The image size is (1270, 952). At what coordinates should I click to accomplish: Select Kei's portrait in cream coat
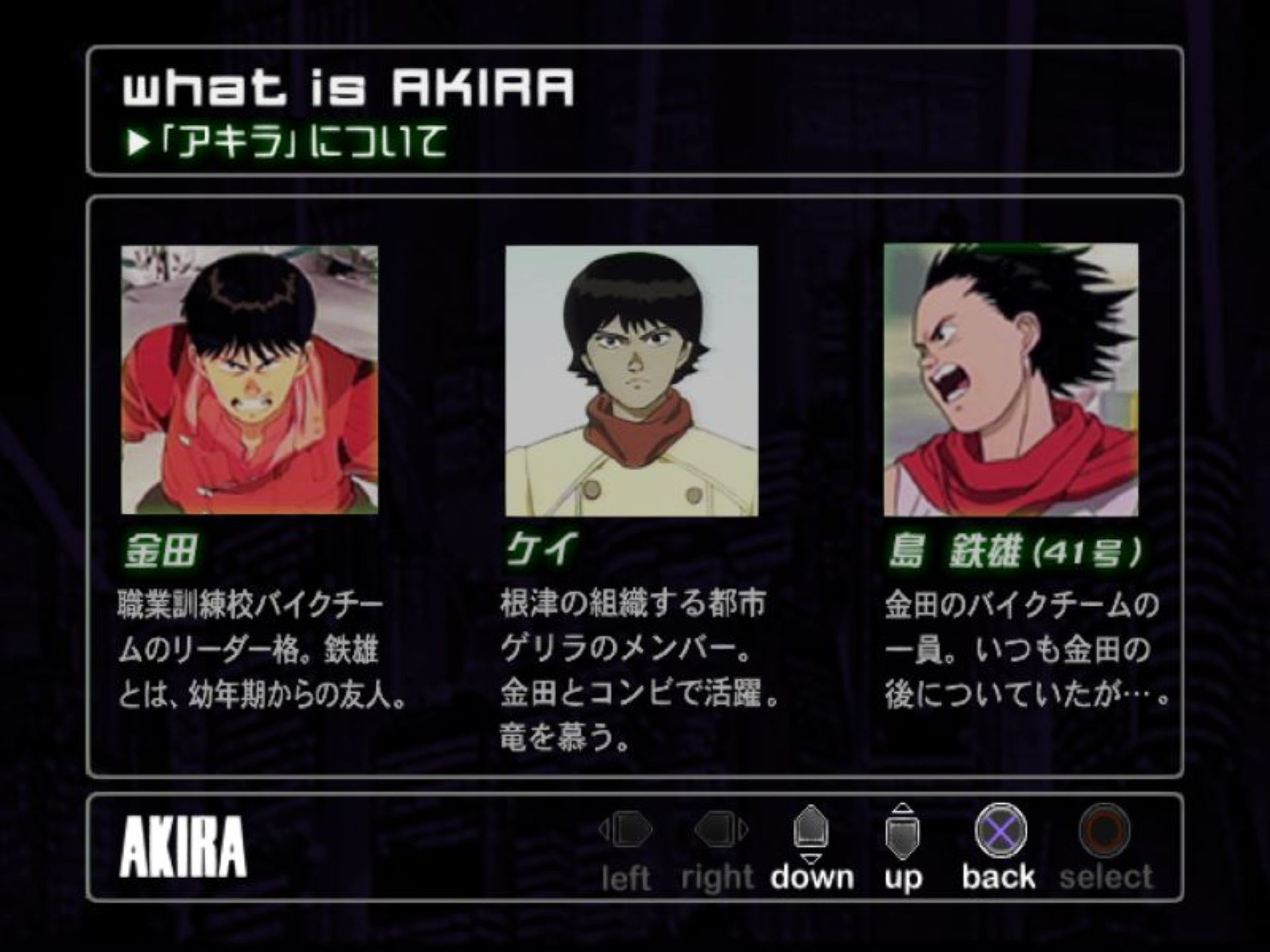click(x=632, y=381)
